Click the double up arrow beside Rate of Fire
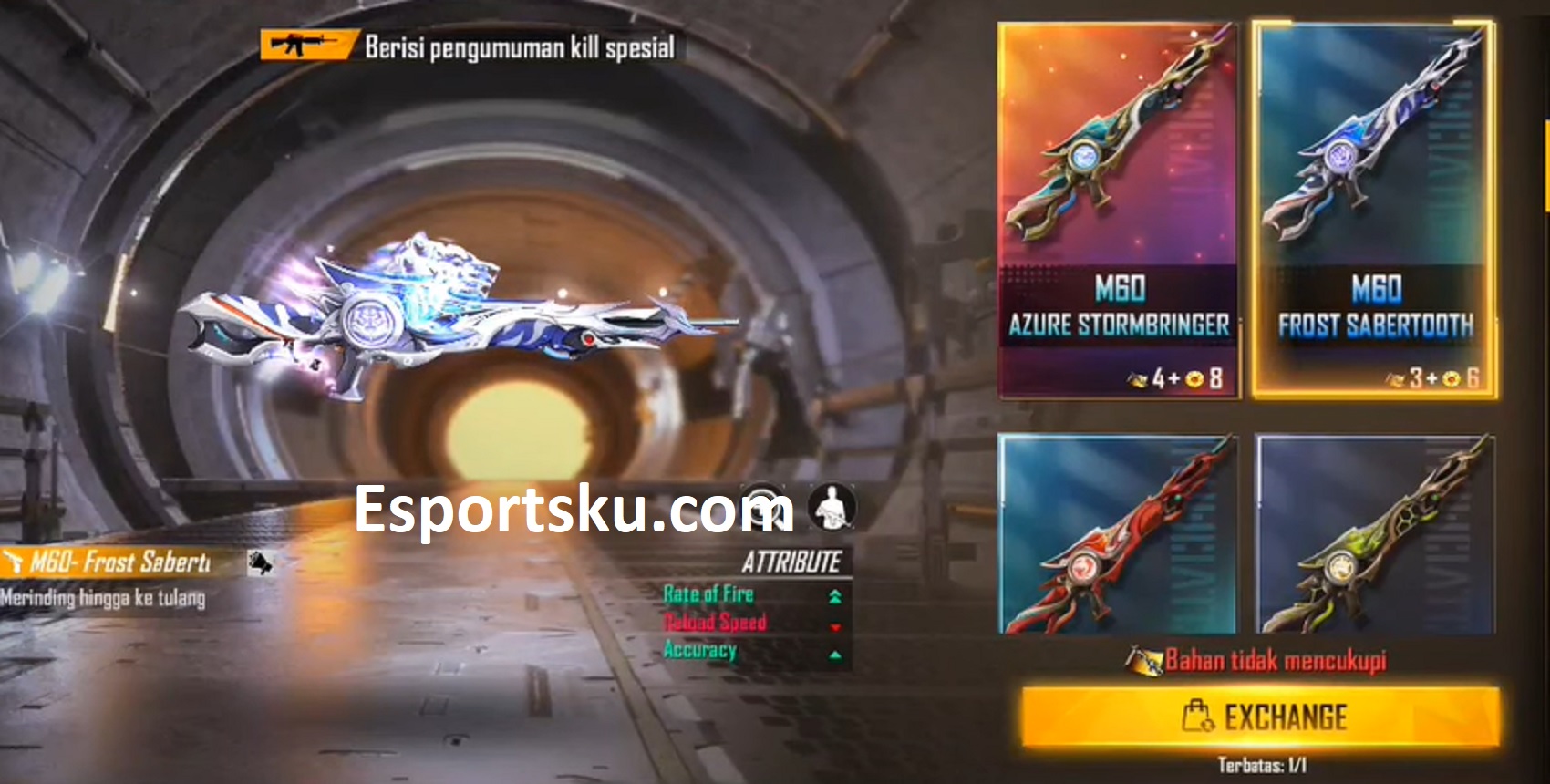The image size is (1550, 784). pos(834,596)
